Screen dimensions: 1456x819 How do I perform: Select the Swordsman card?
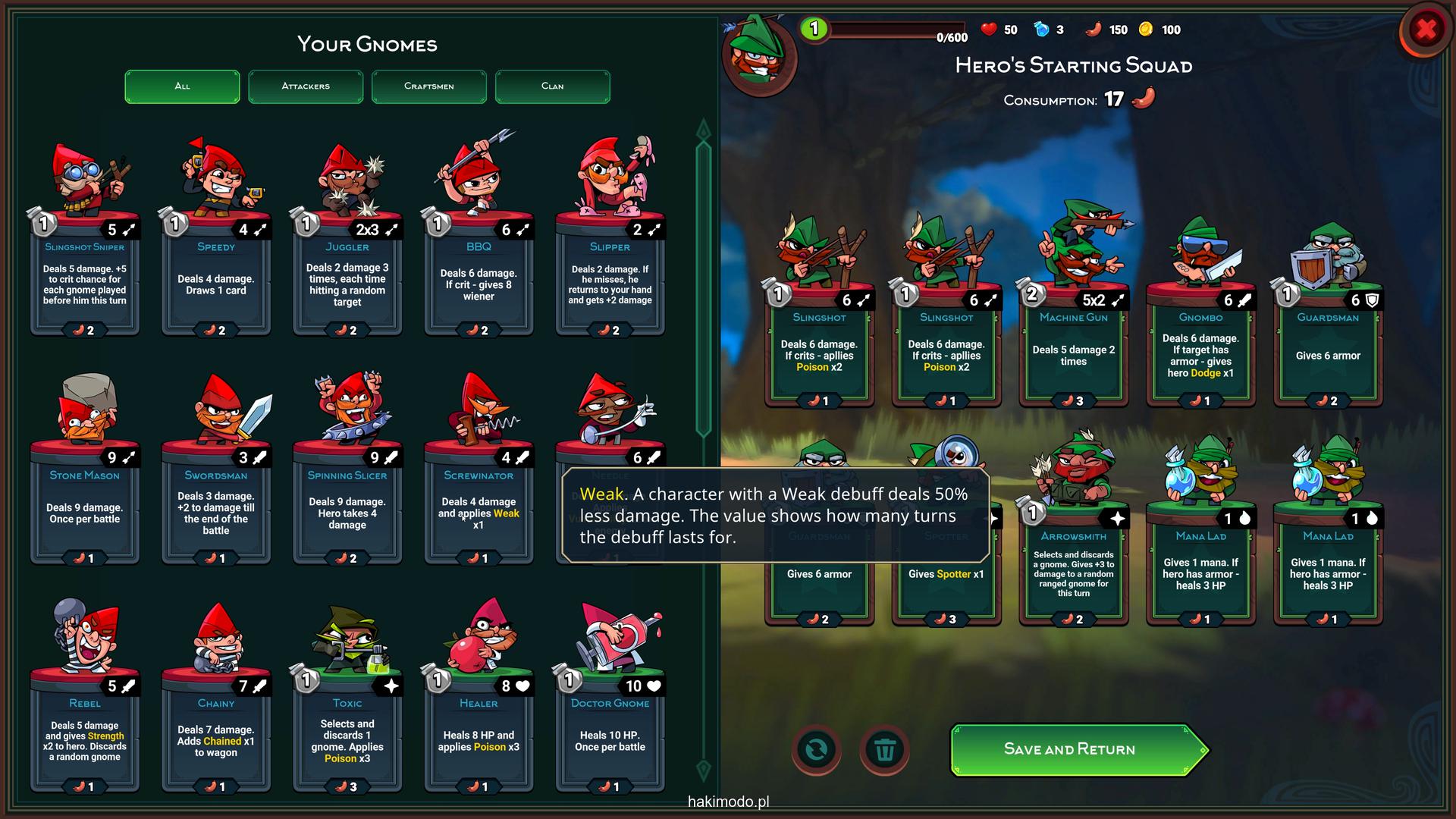pyautogui.click(x=216, y=508)
